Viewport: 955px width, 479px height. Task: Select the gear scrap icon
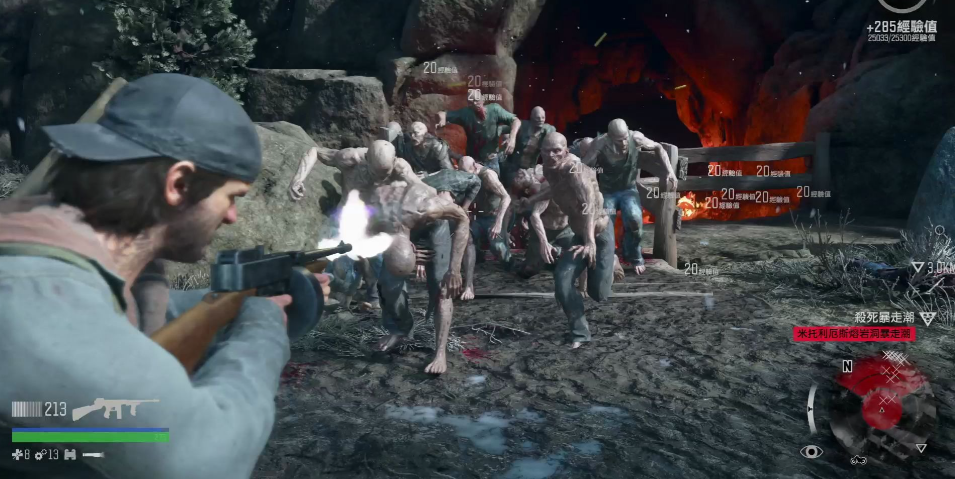coord(40,455)
